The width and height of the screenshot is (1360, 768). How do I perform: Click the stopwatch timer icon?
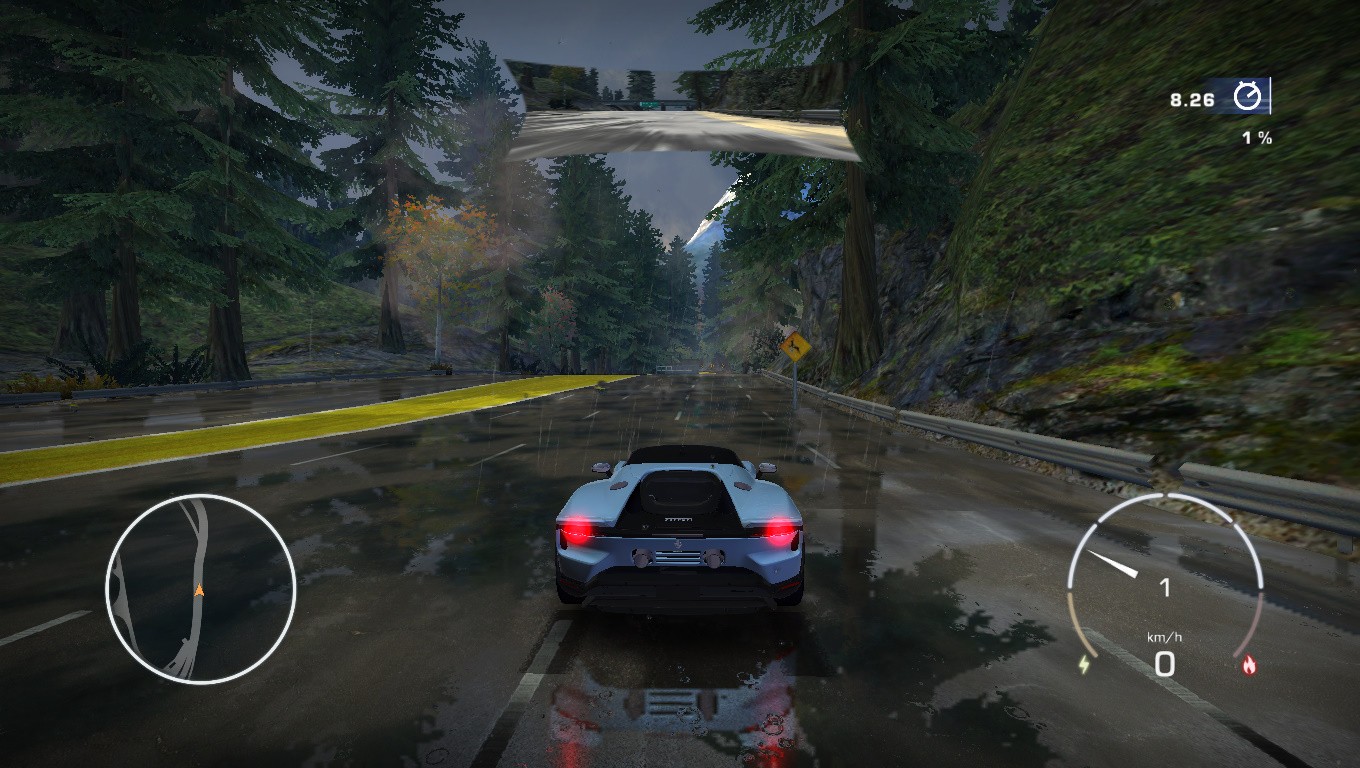coord(1247,97)
